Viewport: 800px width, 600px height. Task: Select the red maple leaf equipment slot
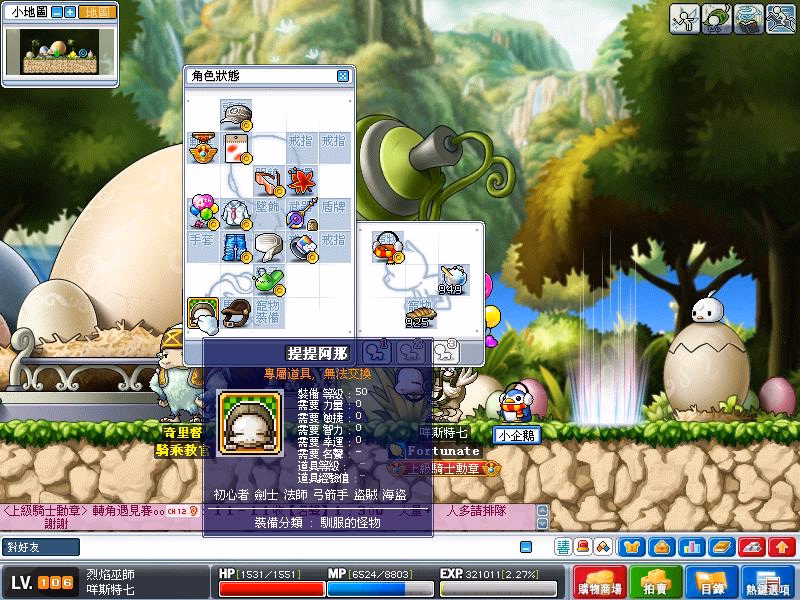(x=302, y=180)
